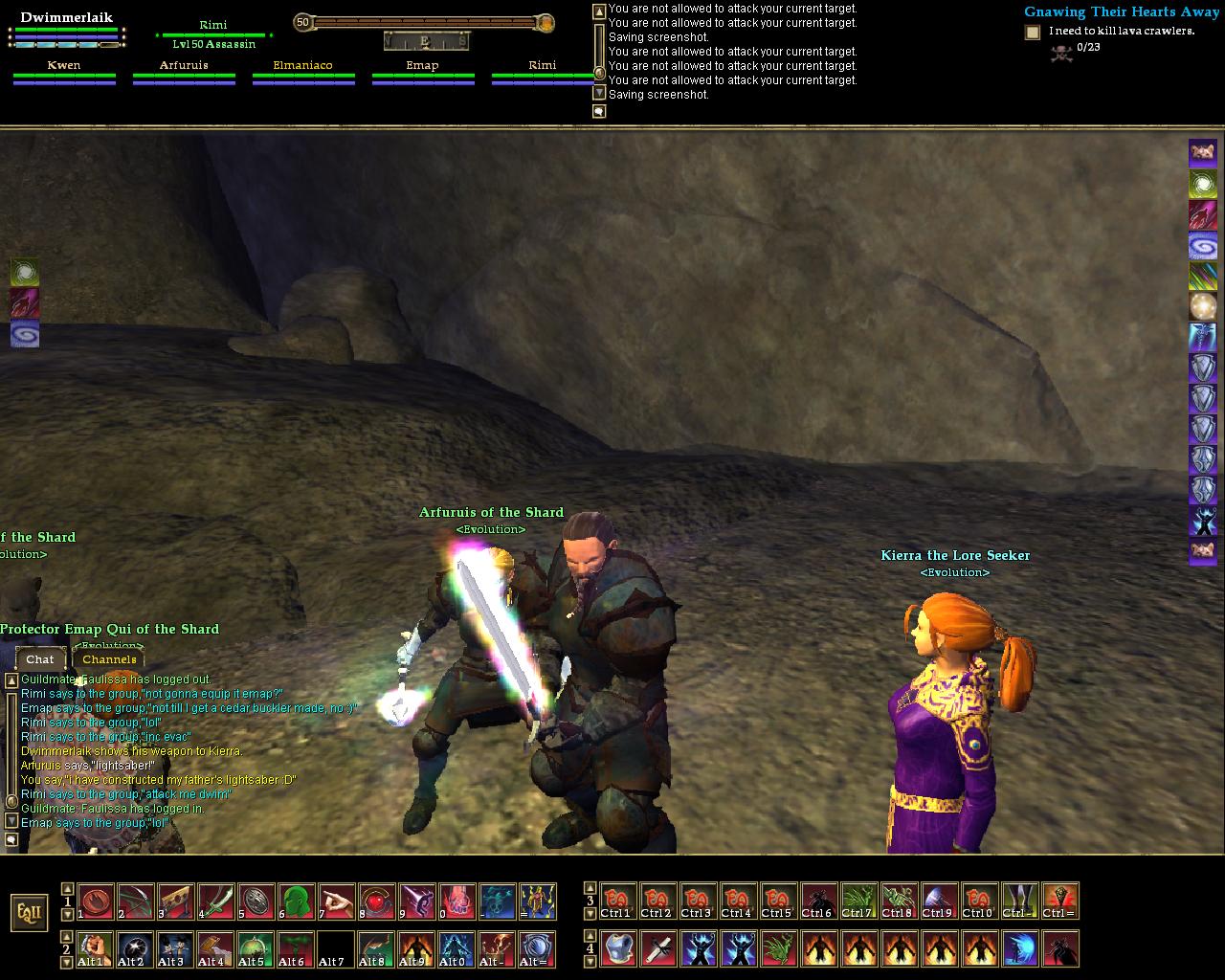Activate the Ctrl 1 hotbar icon
Viewport: 1225px width, 980px height.
point(617,902)
